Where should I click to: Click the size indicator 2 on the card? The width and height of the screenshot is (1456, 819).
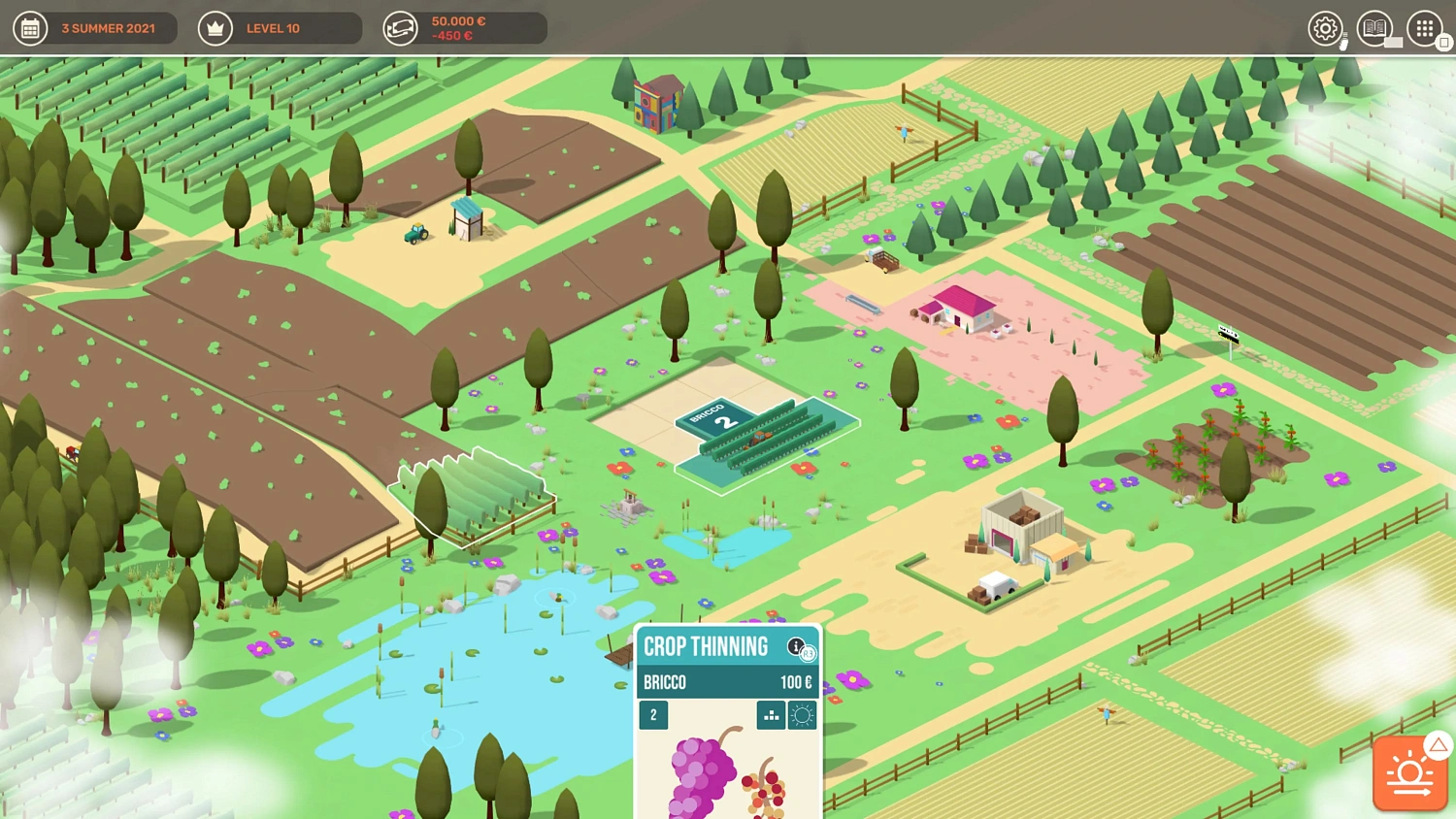(653, 714)
